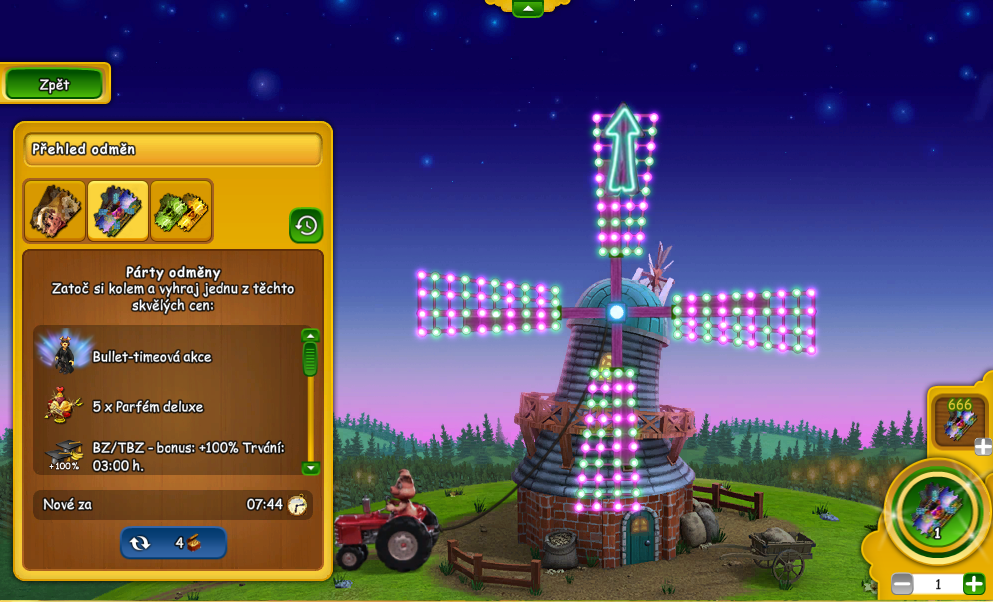
Task: Go back with the Zpět button
Action: (x=54, y=85)
